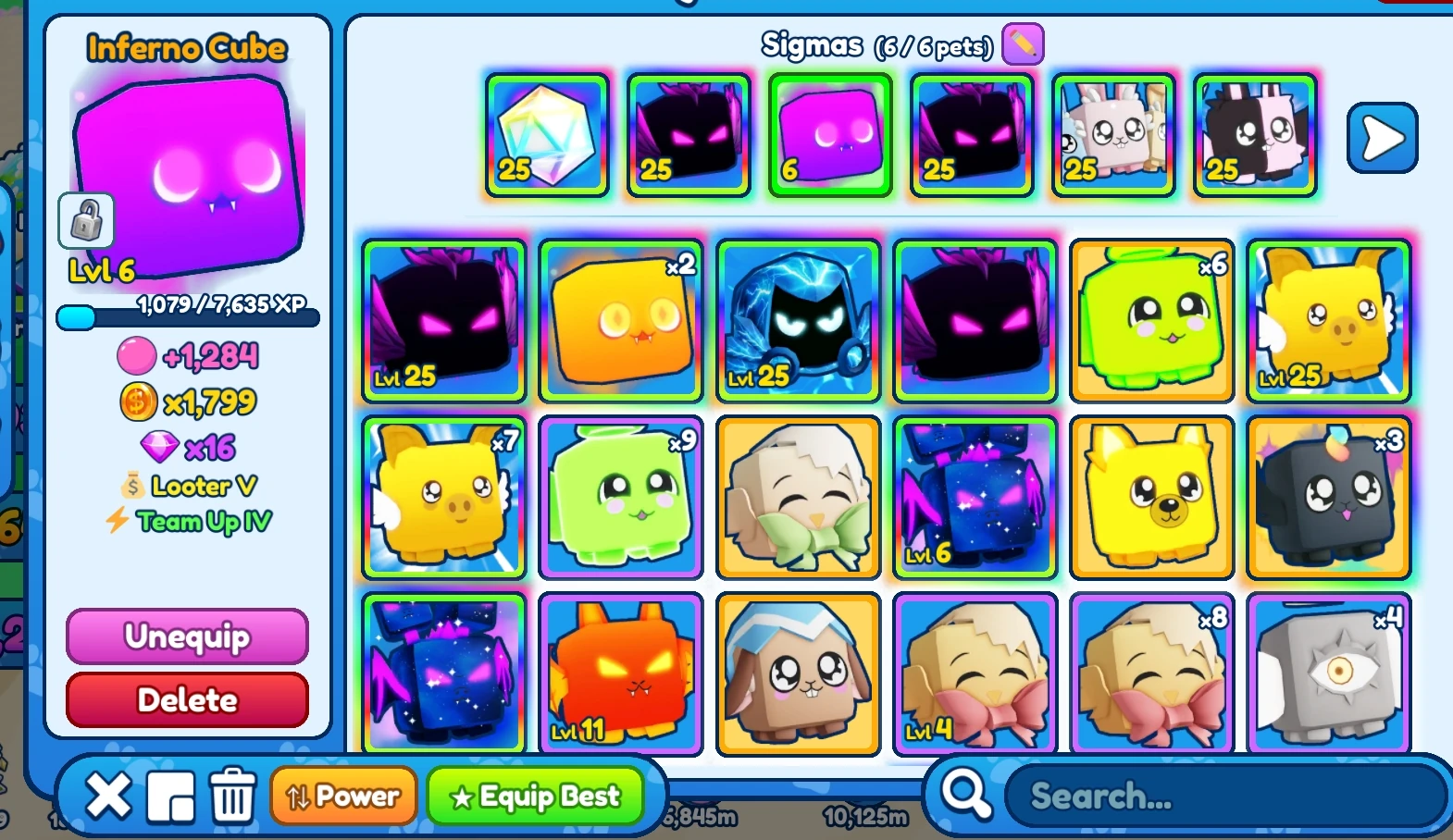This screenshot has width=1453, height=840.
Task: Select the grey eye cube pet with x4
Action: [1328, 673]
